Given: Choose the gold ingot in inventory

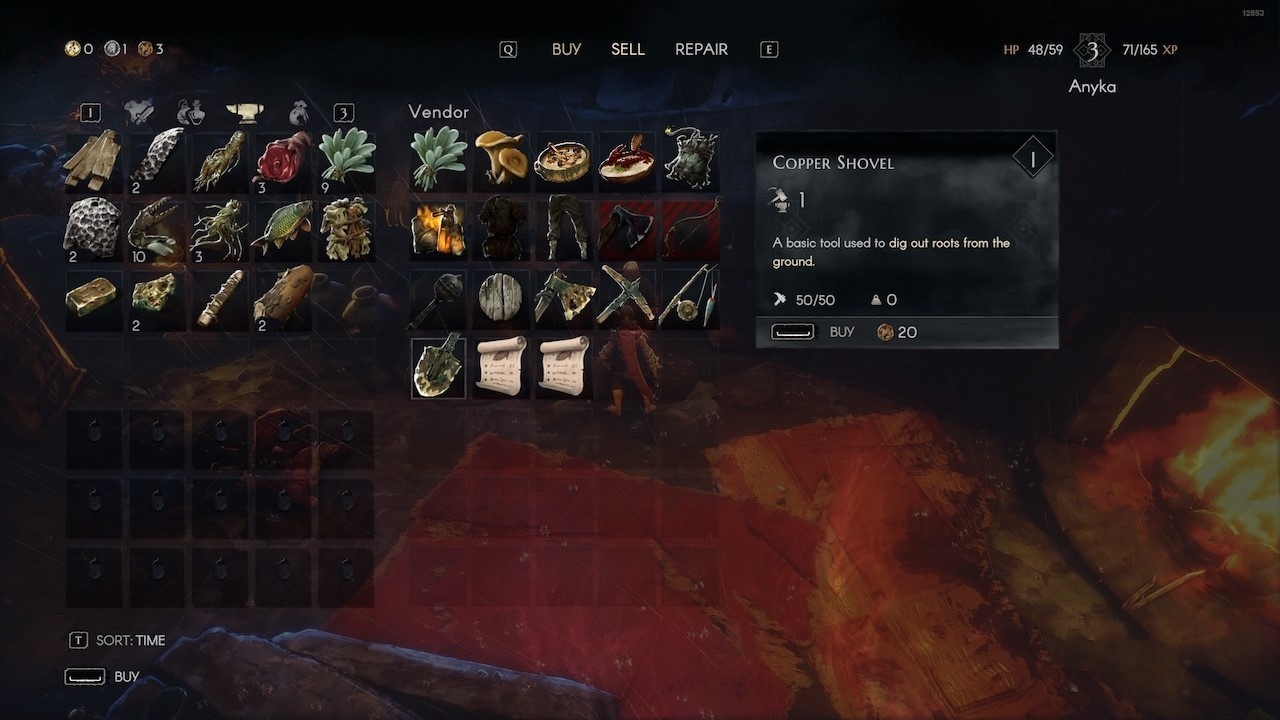Looking at the screenshot, I should pos(93,297).
